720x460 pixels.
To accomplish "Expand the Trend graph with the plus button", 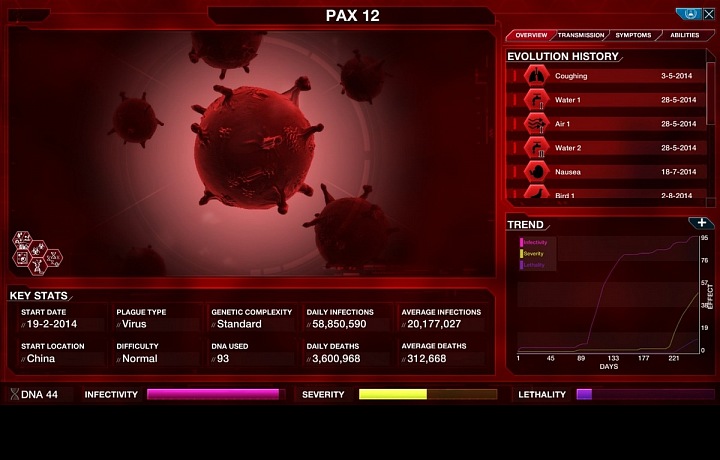I will click(x=702, y=223).
